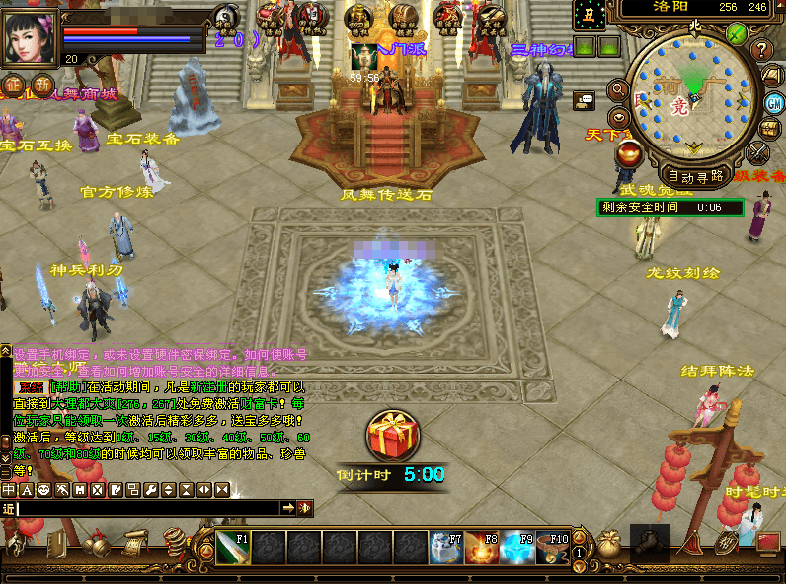Select the F1 sword skill slot

[x=233, y=548]
